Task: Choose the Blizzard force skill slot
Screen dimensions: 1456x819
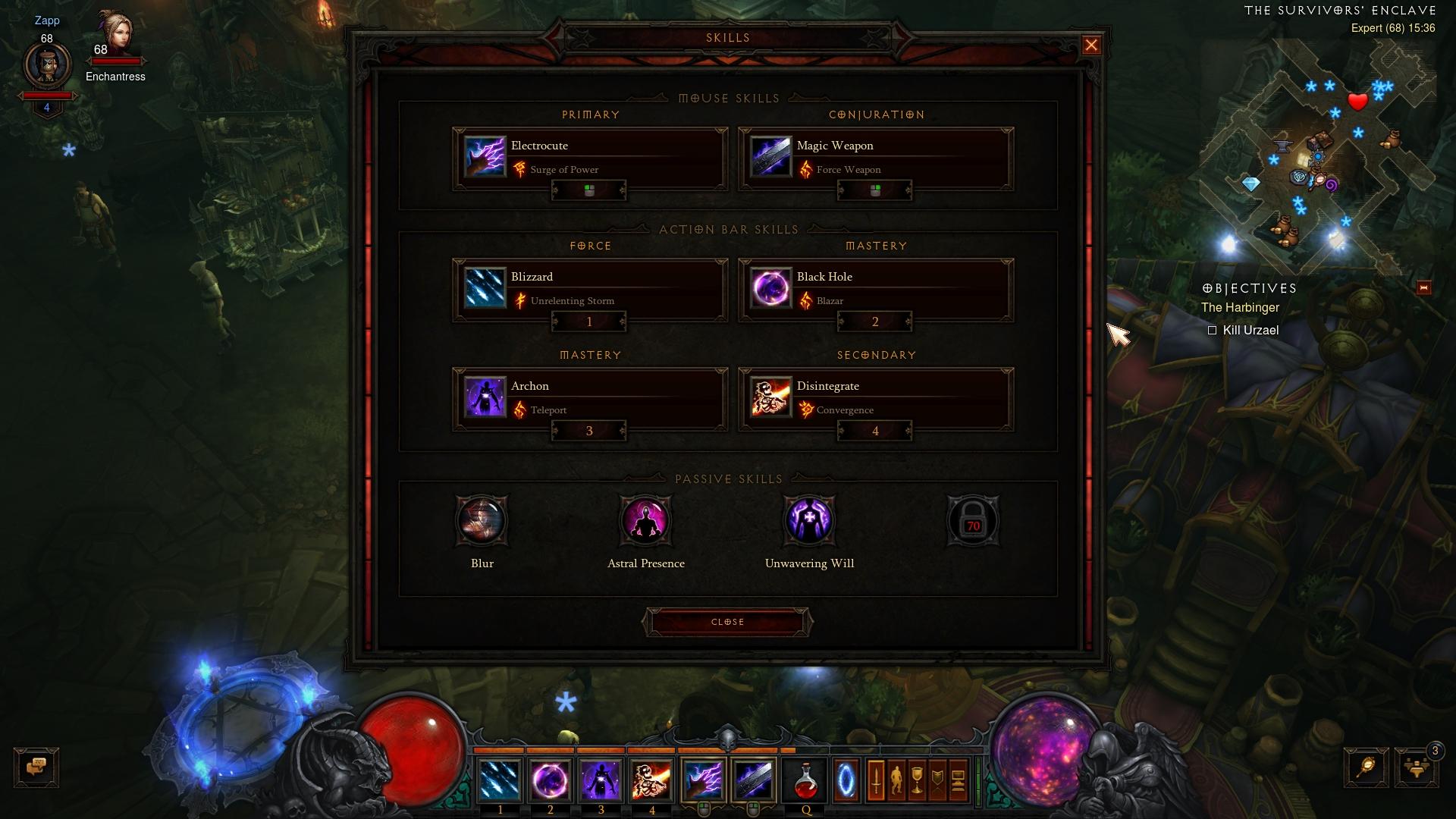Action: click(x=589, y=289)
